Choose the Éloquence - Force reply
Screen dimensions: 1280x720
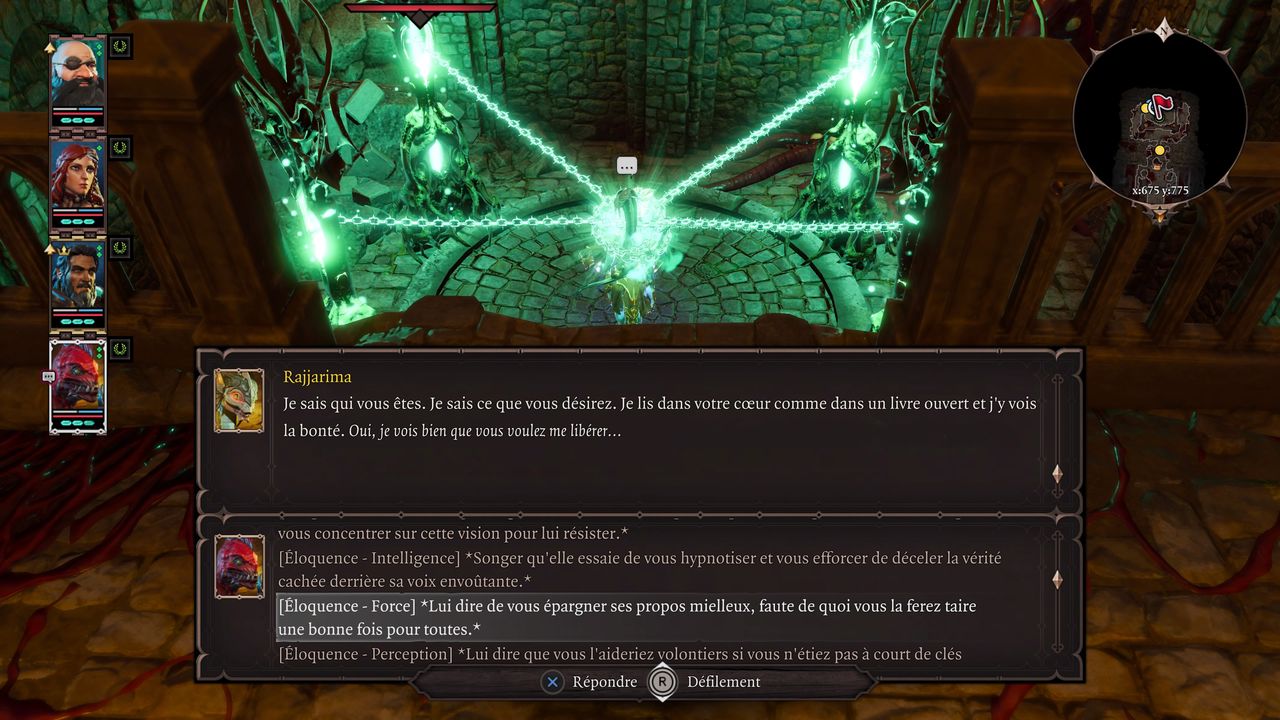coord(627,618)
